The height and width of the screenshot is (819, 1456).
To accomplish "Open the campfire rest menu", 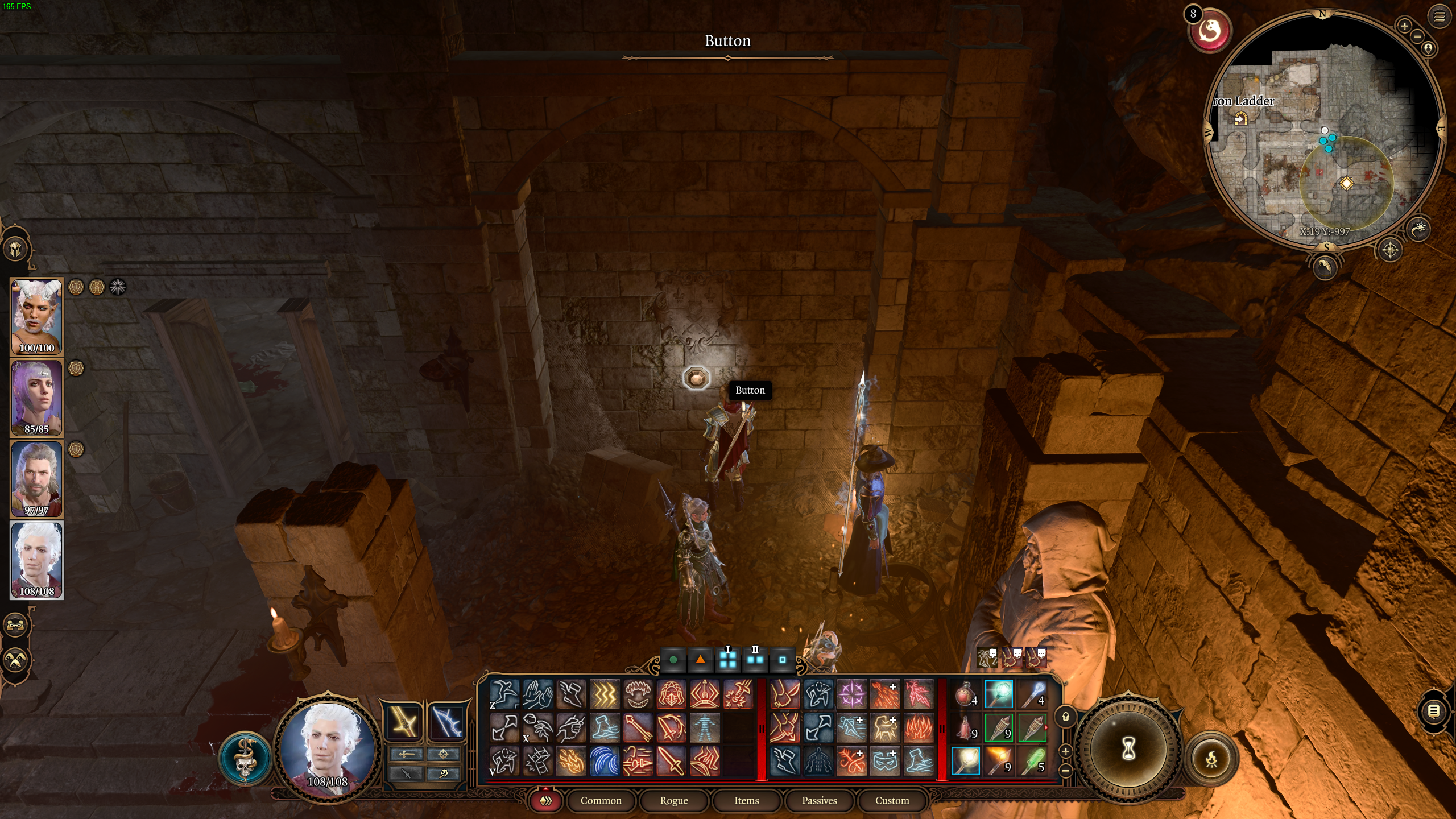I will coord(1211,758).
